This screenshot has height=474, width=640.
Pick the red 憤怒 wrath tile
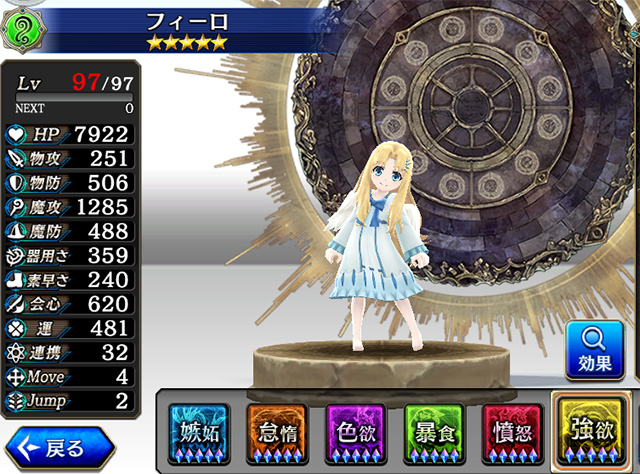coord(509,432)
